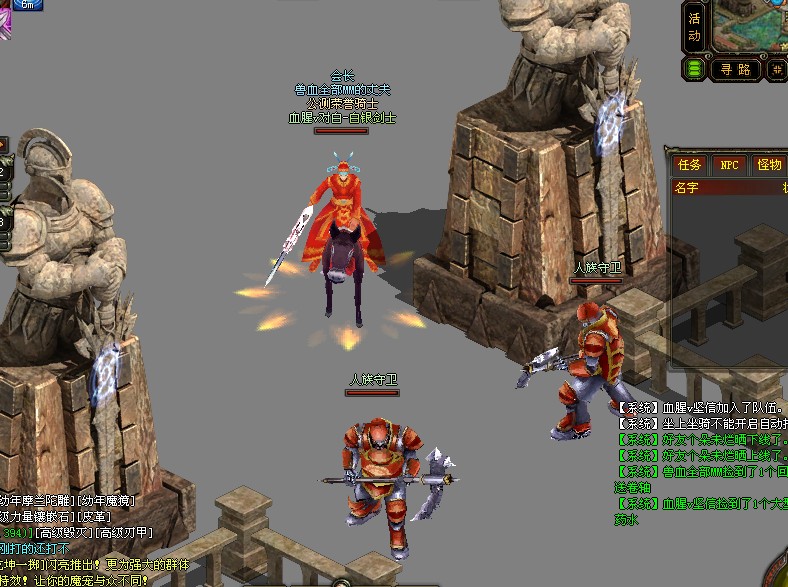788x587 pixels.
Task: Click the 名字 column header
Action: pyautogui.click(x=687, y=187)
